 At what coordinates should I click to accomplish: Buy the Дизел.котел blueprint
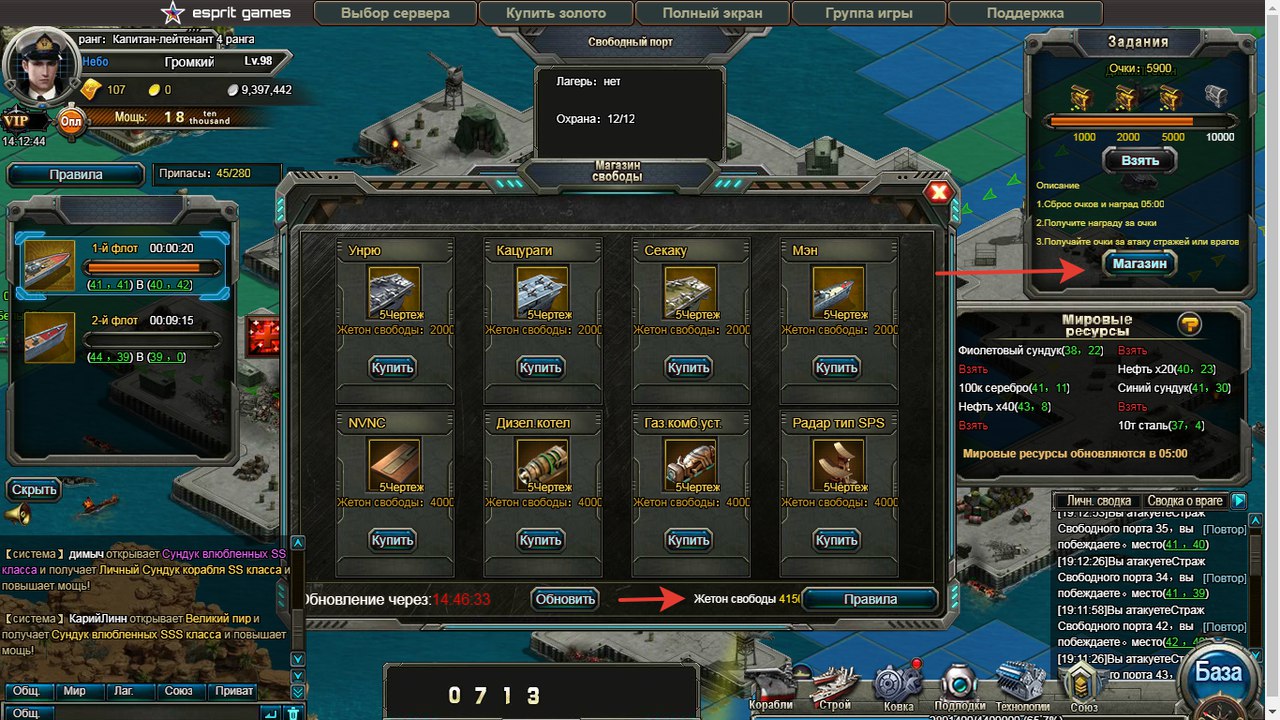[540, 540]
